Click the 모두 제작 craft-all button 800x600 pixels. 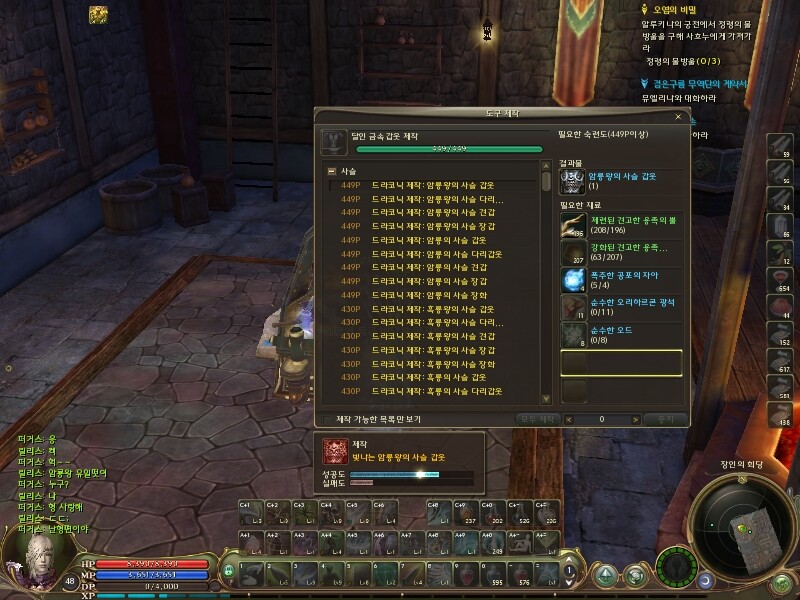(x=535, y=419)
